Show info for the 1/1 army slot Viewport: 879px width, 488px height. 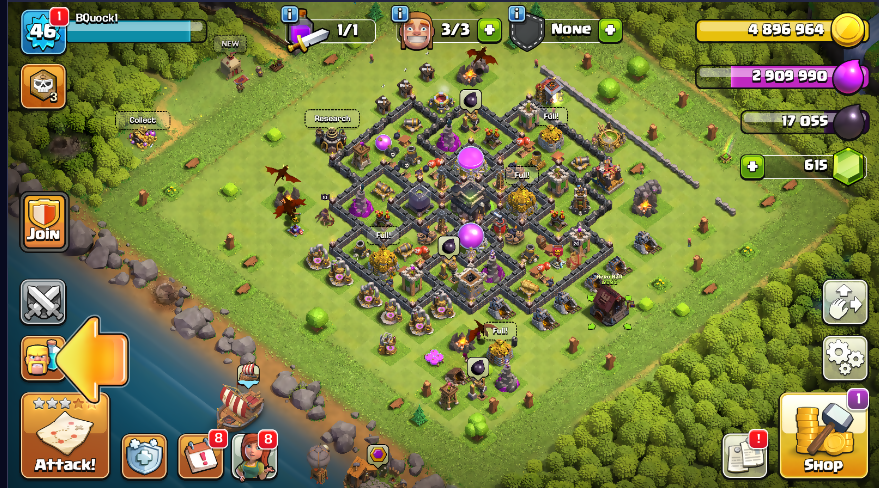(x=290, y=14)
